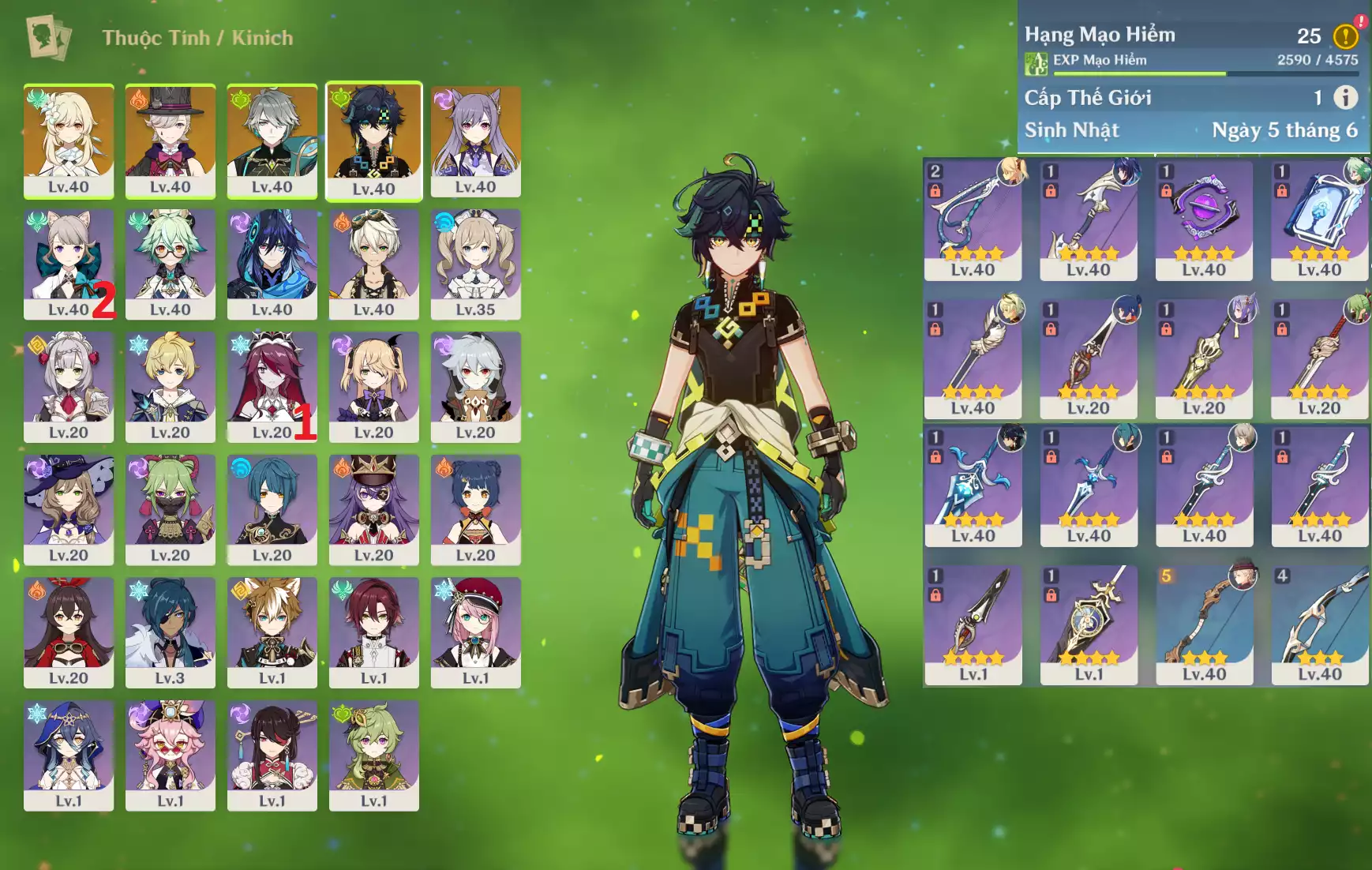The width and height of the screenshot is (1372, 870).
Task: Click the Thuộc Tính character cards icon
Action: (48, 37)
